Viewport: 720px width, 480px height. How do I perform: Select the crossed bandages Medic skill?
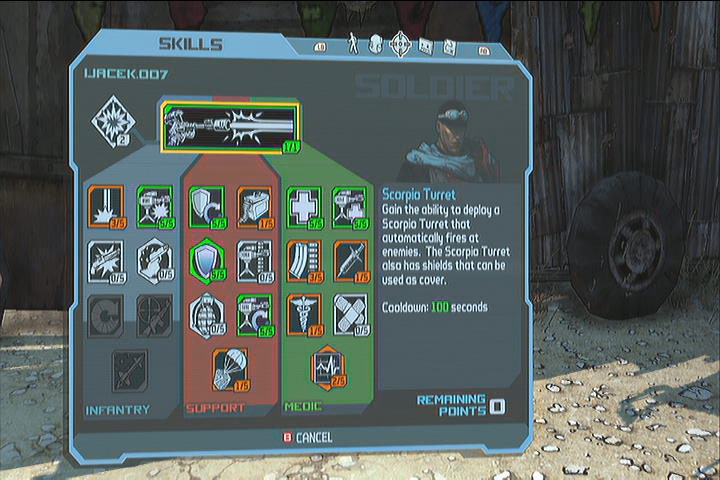coord(351,314)
